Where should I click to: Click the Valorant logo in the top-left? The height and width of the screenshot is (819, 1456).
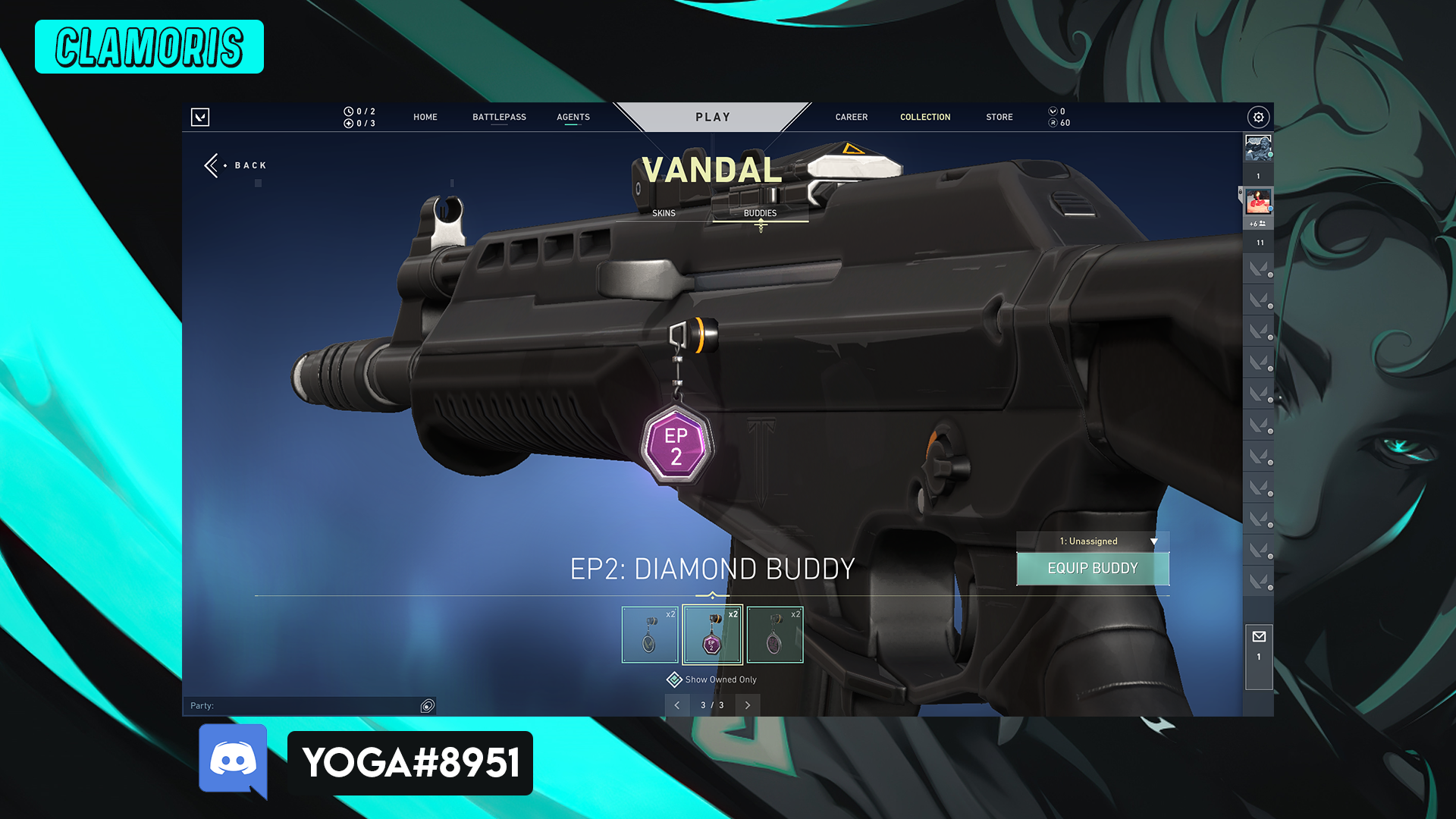pos(201,118)
